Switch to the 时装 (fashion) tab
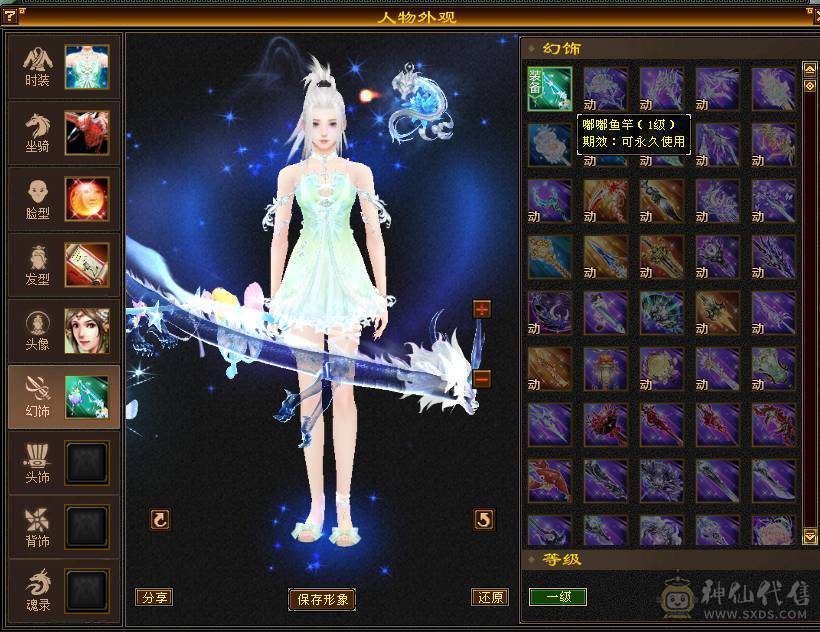 point(64,67)
